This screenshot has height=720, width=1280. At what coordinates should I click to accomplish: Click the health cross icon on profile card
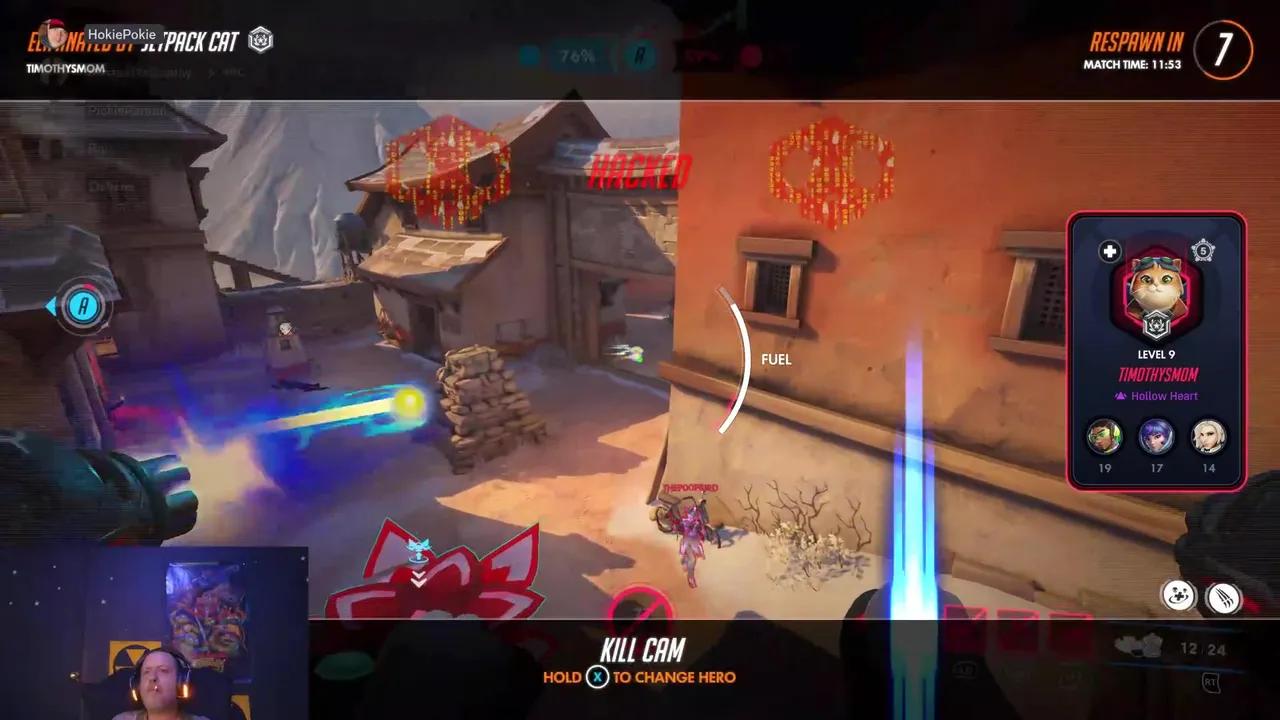pyautogui.click(x=1110, y=251)
